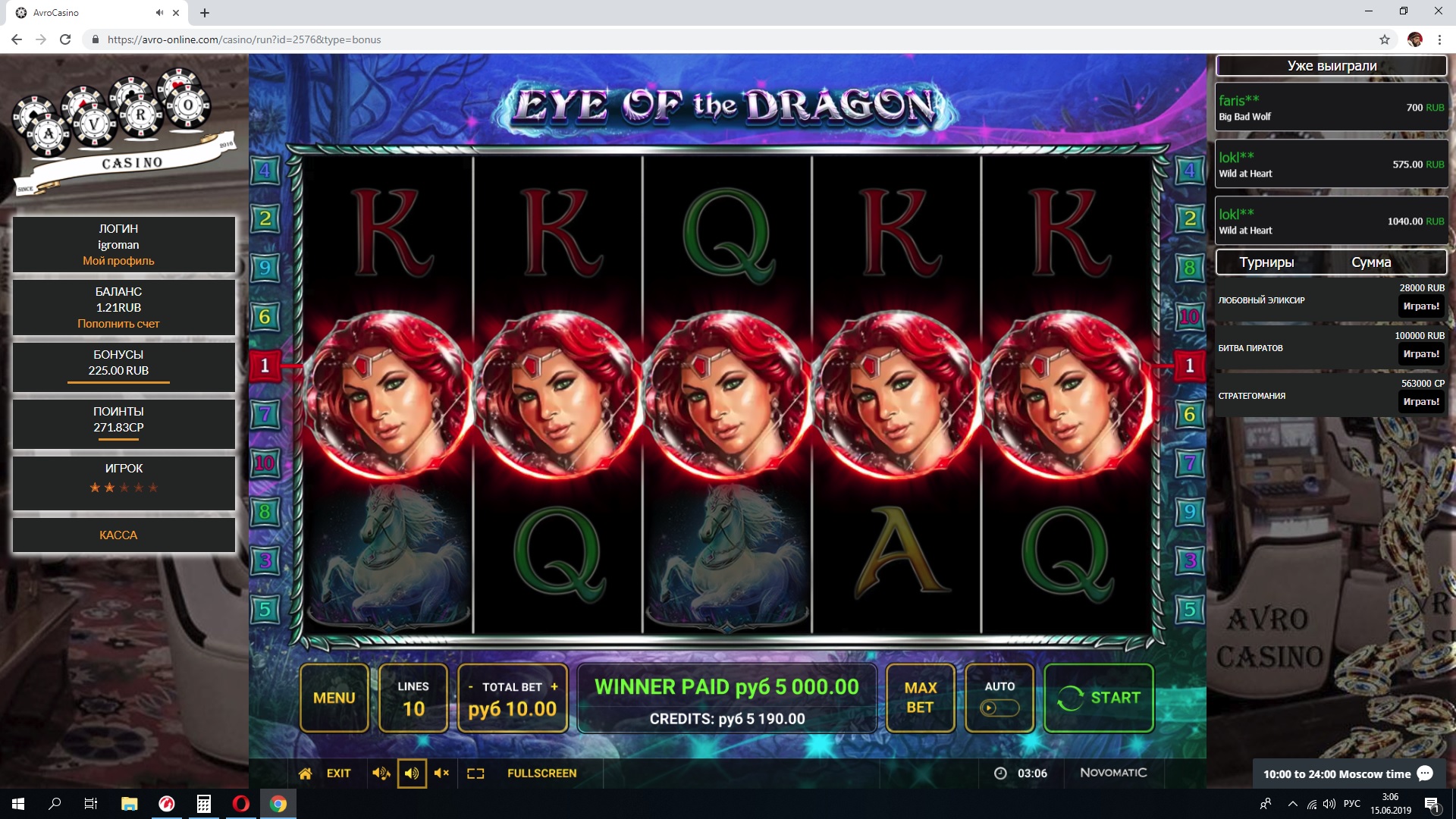The width and height of the screenshot is (1456, 819).
Task: Switch the game to FULLSCREEN
Action: (x=541, y=773)
